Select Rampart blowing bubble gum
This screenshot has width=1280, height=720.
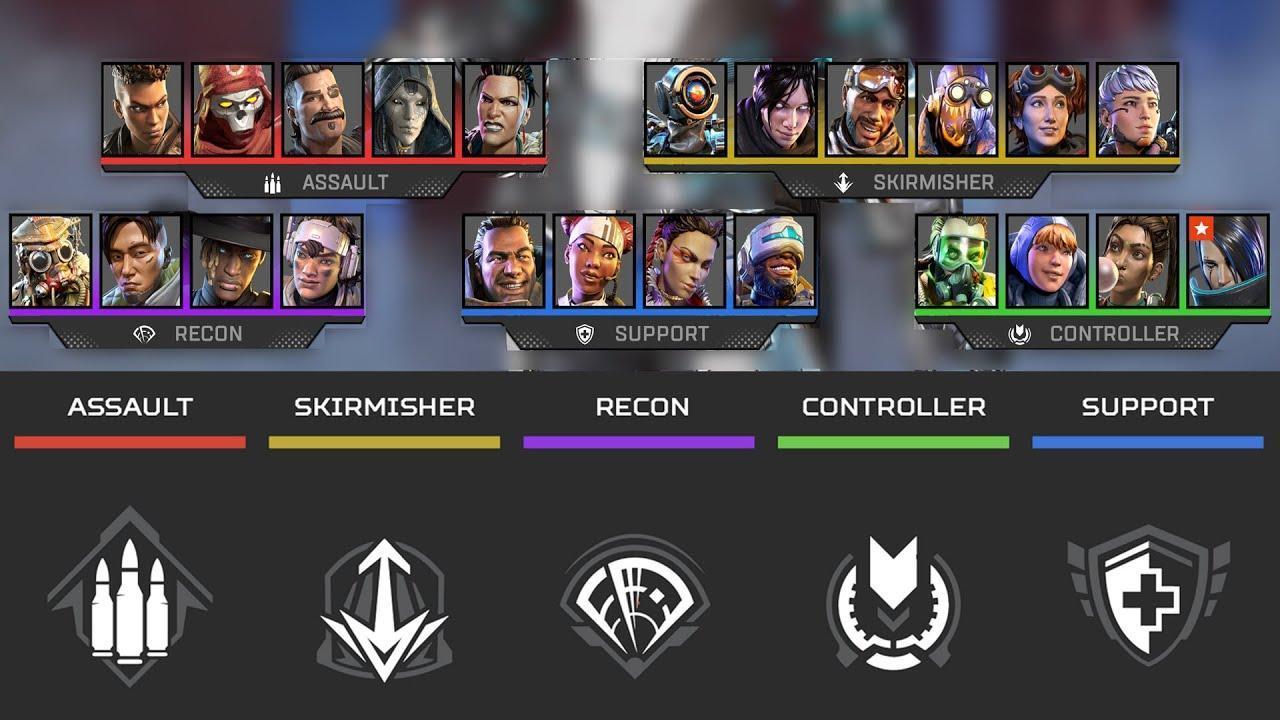tap(1138, 261)
